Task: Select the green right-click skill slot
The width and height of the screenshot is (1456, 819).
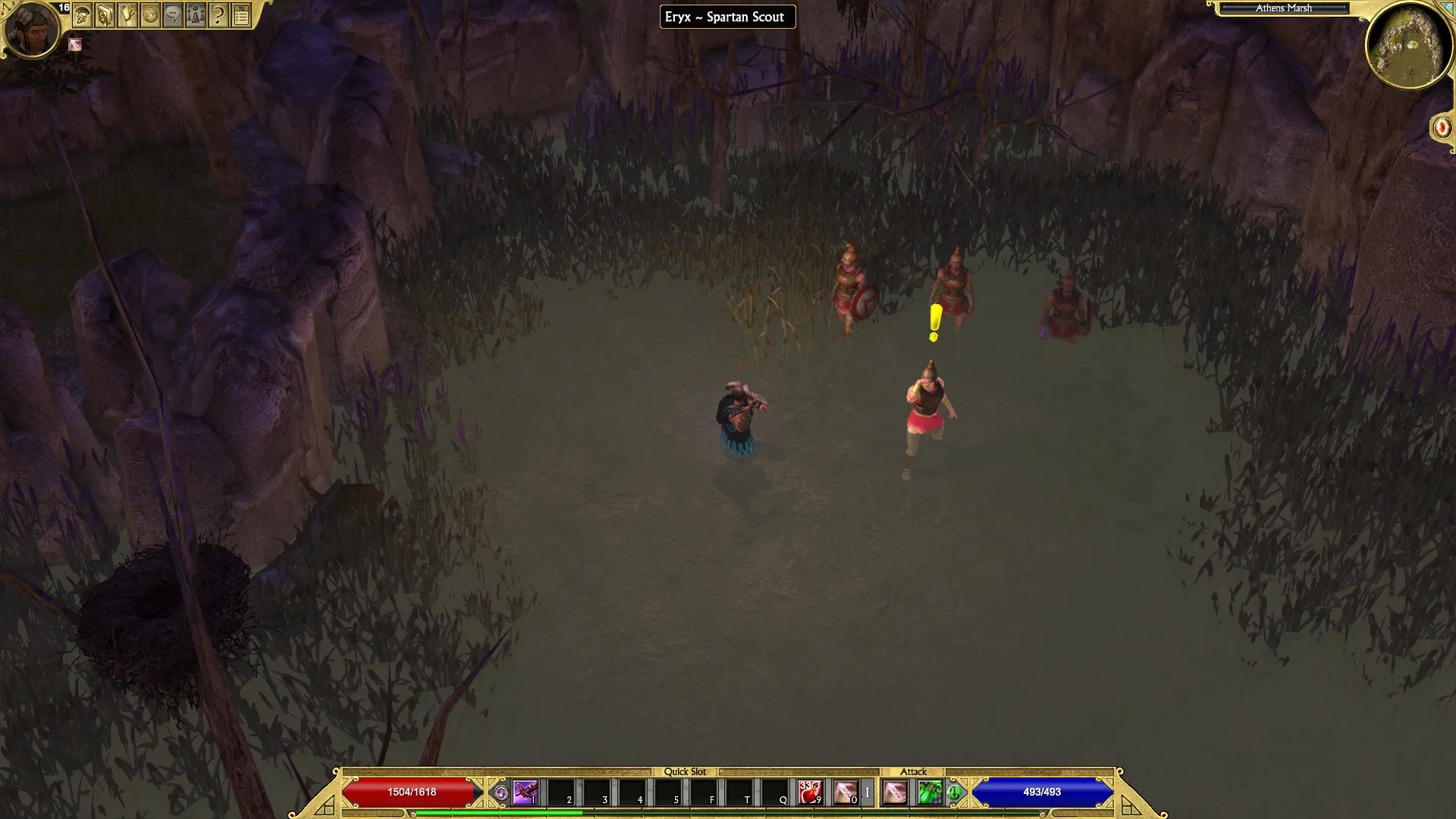Action: click(x=930, y=792)
